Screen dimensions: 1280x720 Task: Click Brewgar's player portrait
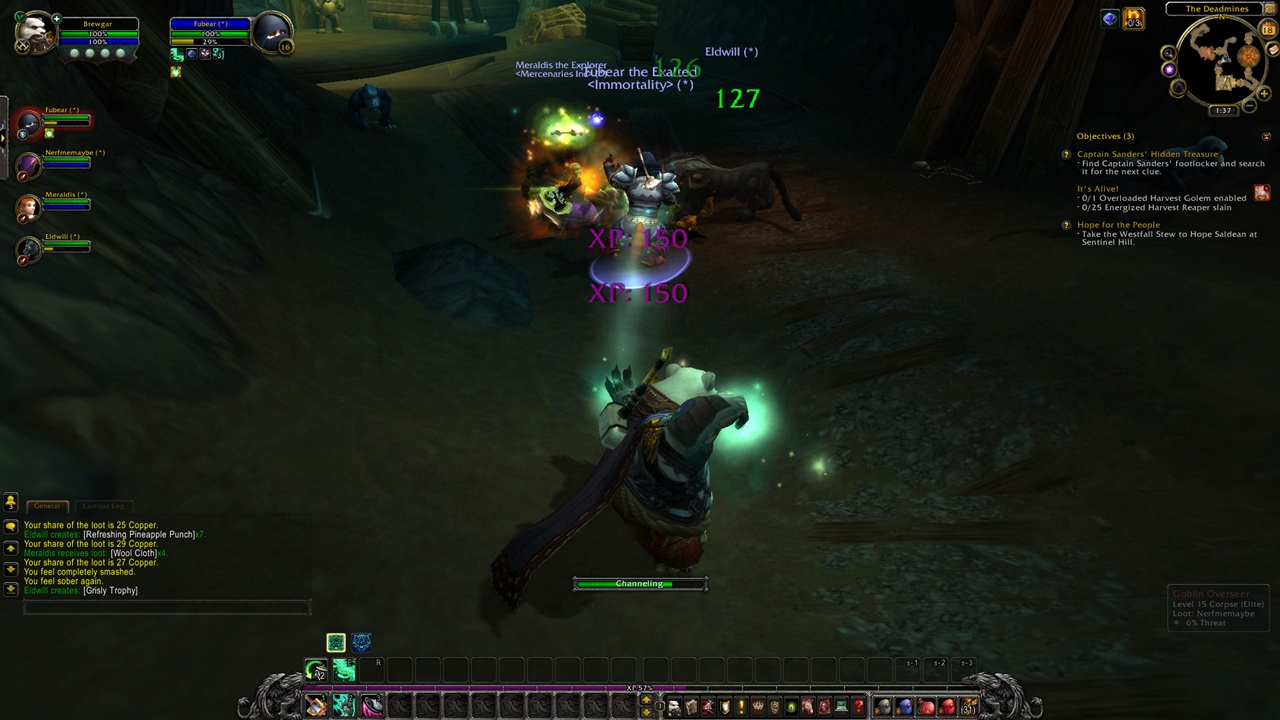(34, 34)
